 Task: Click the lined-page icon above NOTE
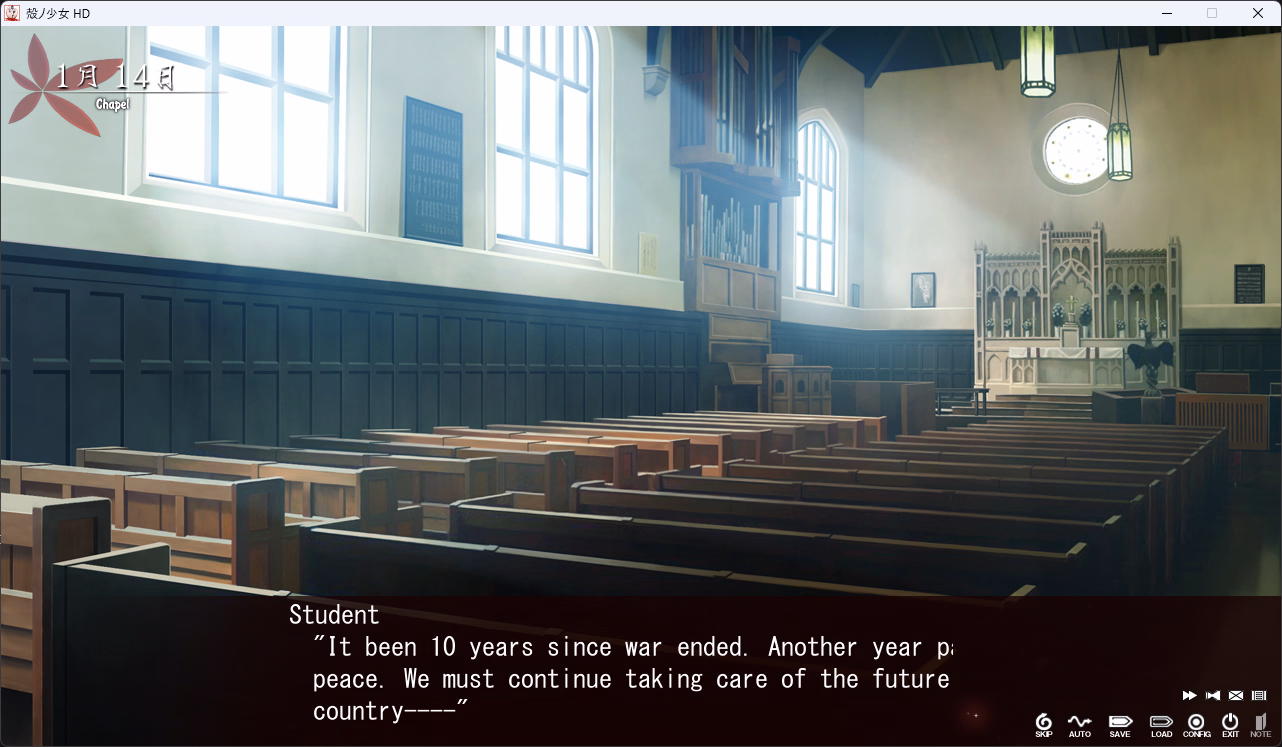pyautogui.click(x=1259, y=695)
